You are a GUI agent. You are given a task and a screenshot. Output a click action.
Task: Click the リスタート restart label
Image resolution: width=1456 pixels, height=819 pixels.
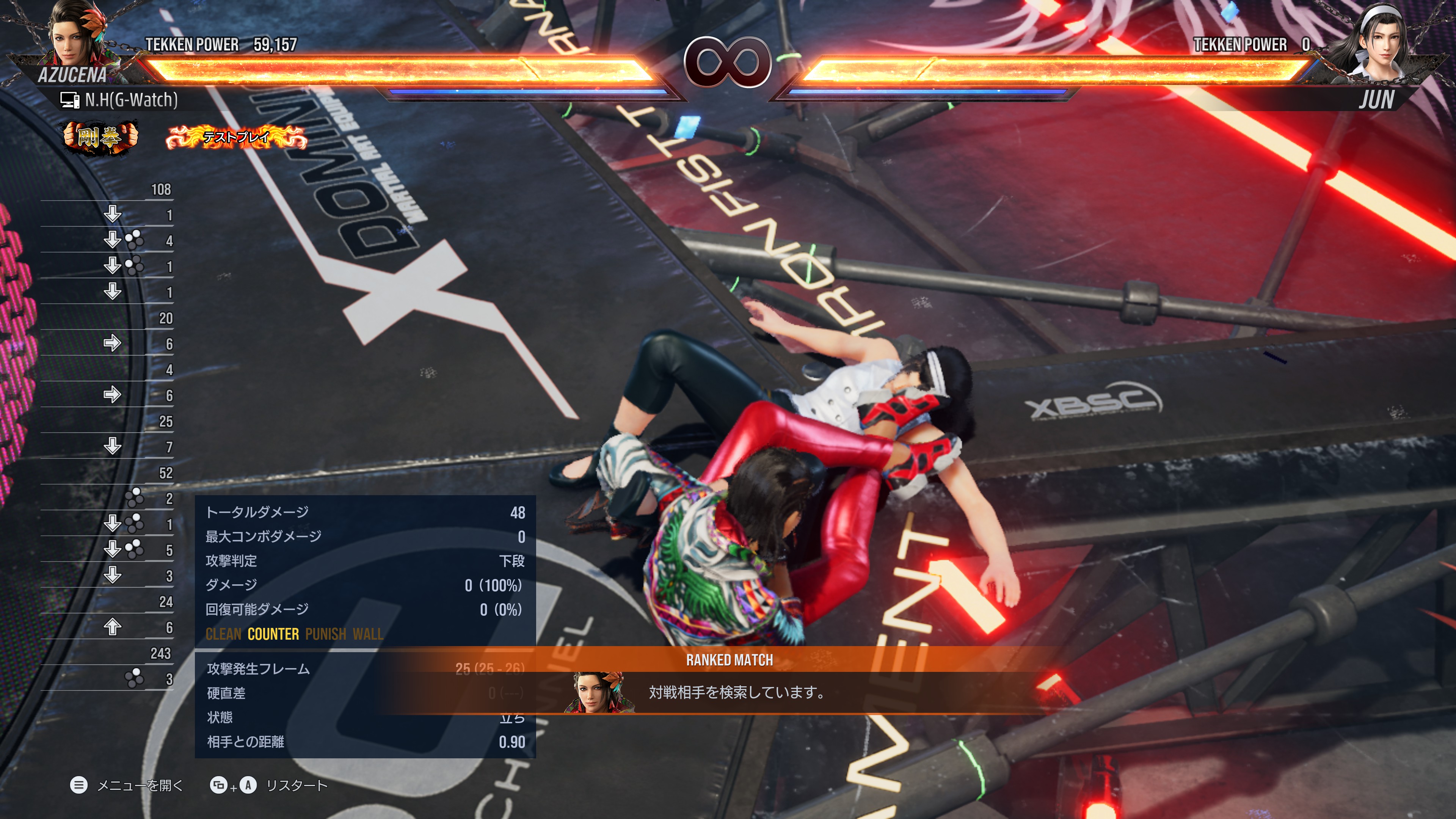tap(296, 785)
